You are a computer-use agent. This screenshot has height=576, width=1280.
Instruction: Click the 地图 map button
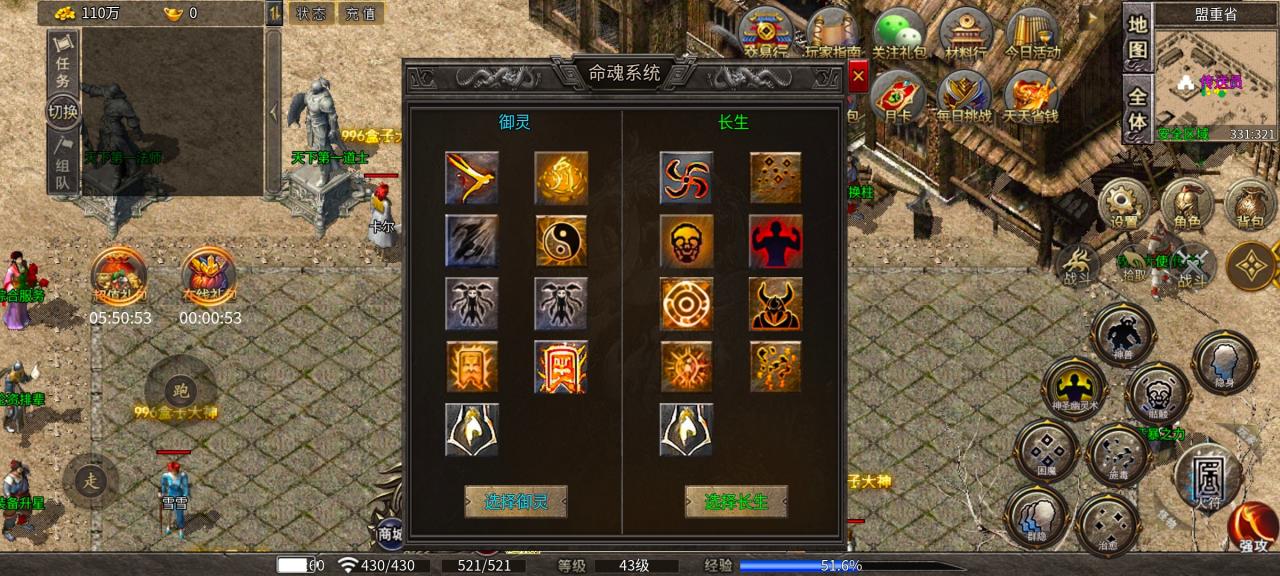click(x=1137, y=37)
